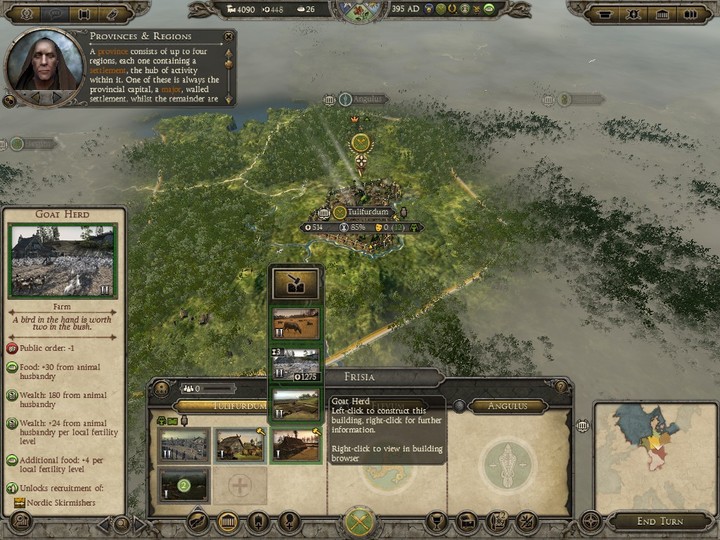The height and width of the screenshot is (540, 720).
Task: Open the center crossed-swords faction button
Action: [359, 521]
